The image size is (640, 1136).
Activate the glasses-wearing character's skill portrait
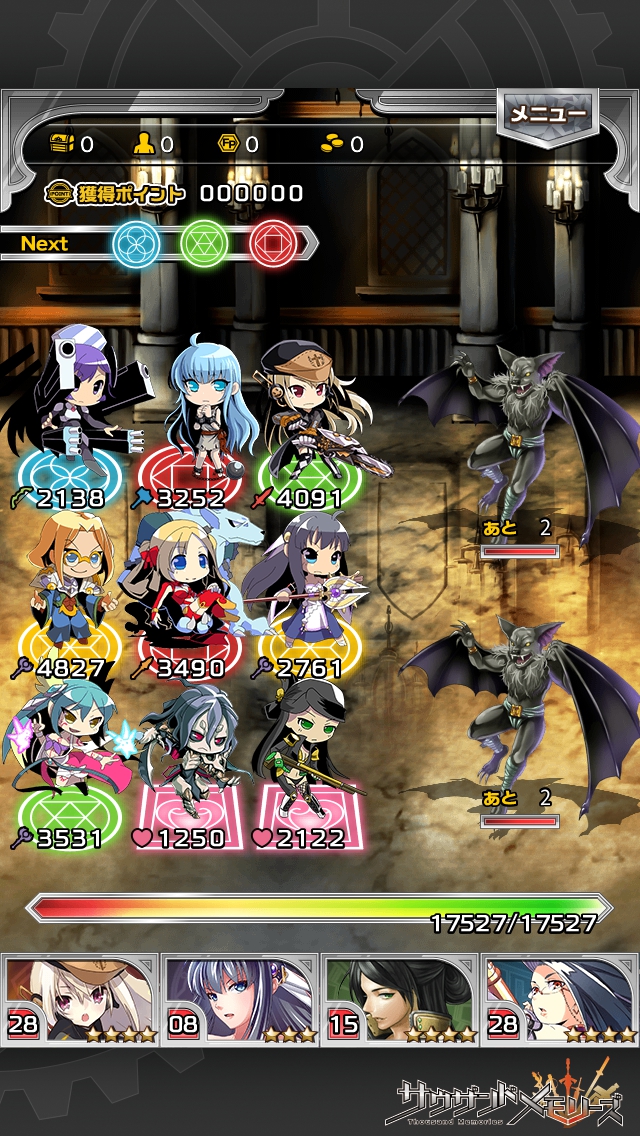560,999
